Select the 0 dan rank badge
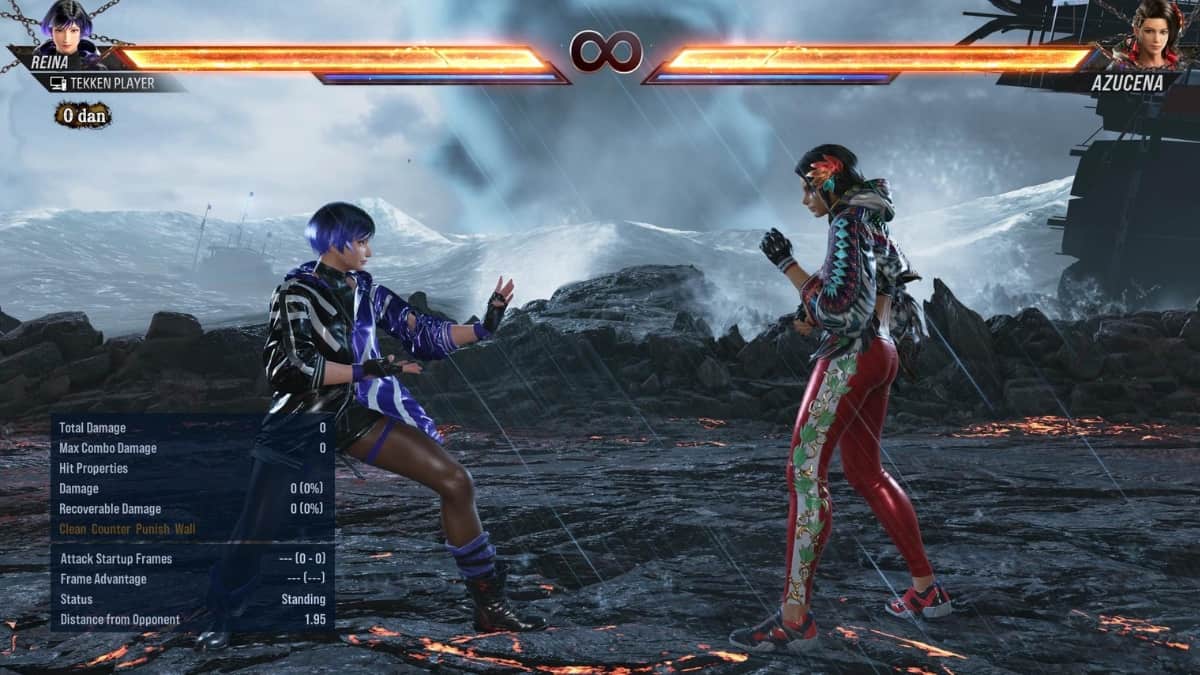Viewport: 1200px width, 675px height. (83, 115)
